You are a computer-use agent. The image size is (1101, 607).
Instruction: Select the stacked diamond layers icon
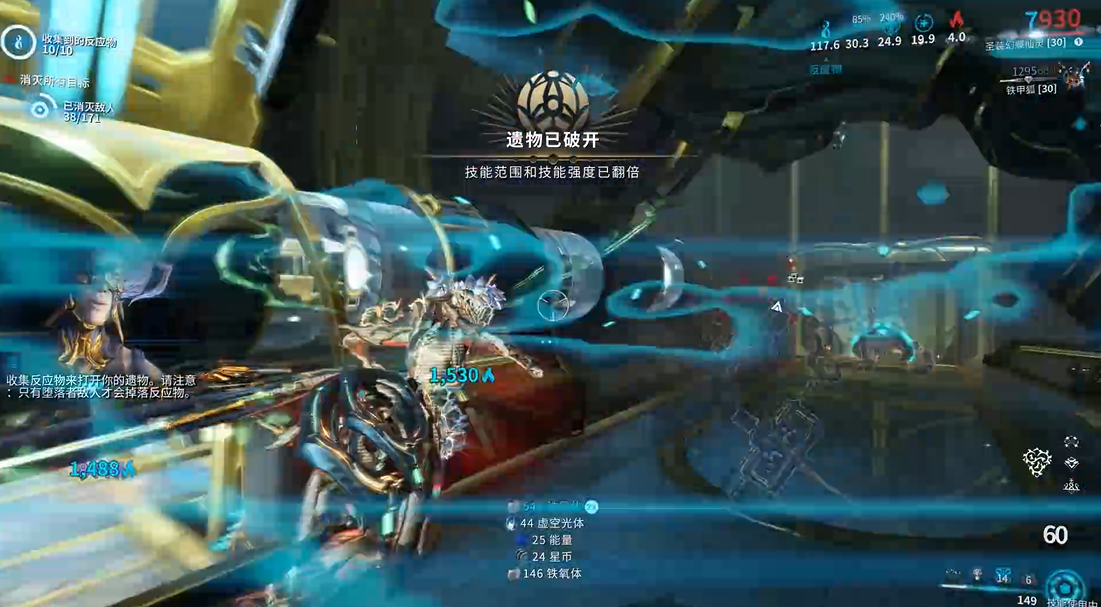(1072, 463)
